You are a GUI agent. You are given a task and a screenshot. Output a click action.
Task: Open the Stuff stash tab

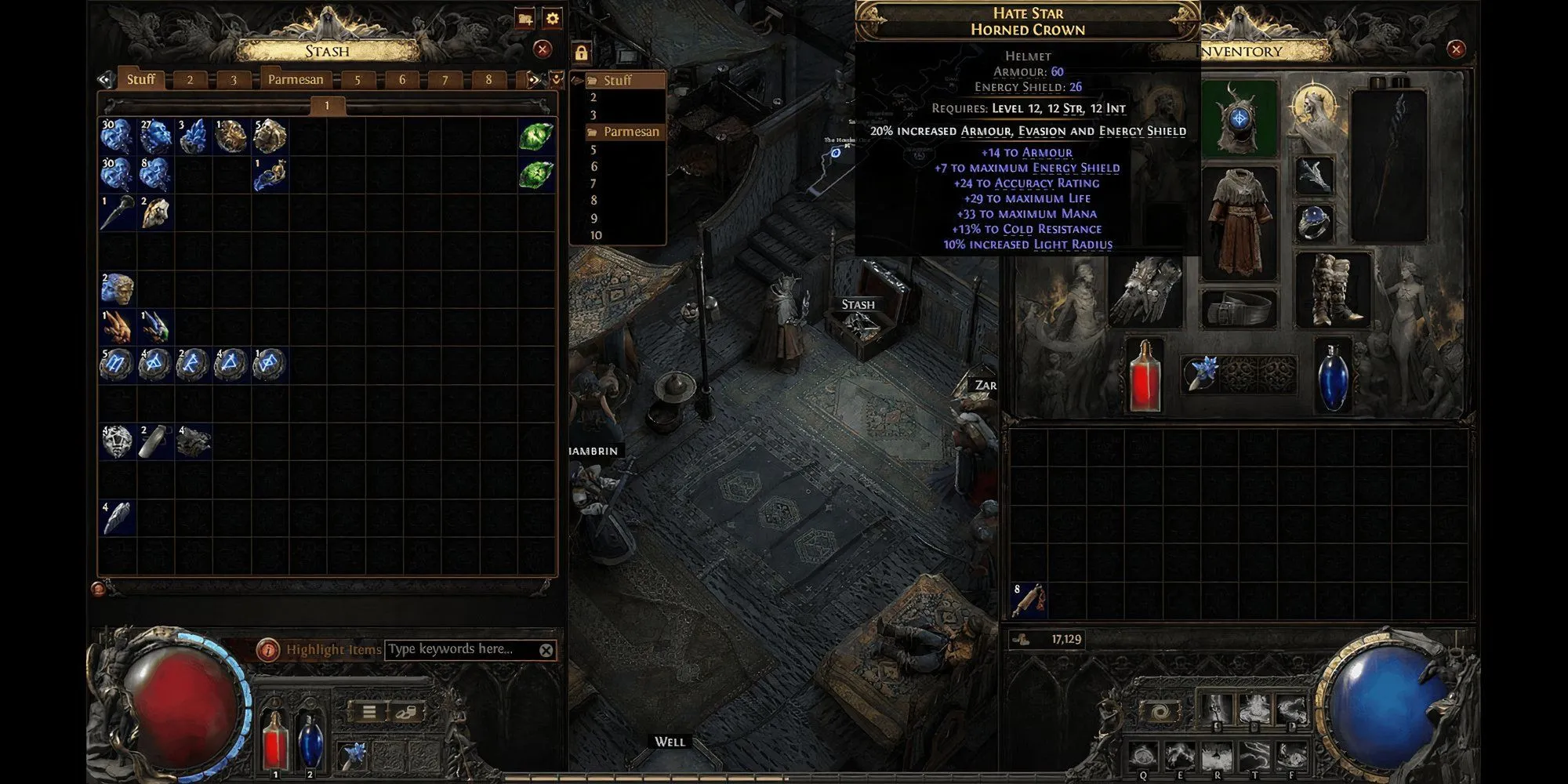[x=141, y=79]
